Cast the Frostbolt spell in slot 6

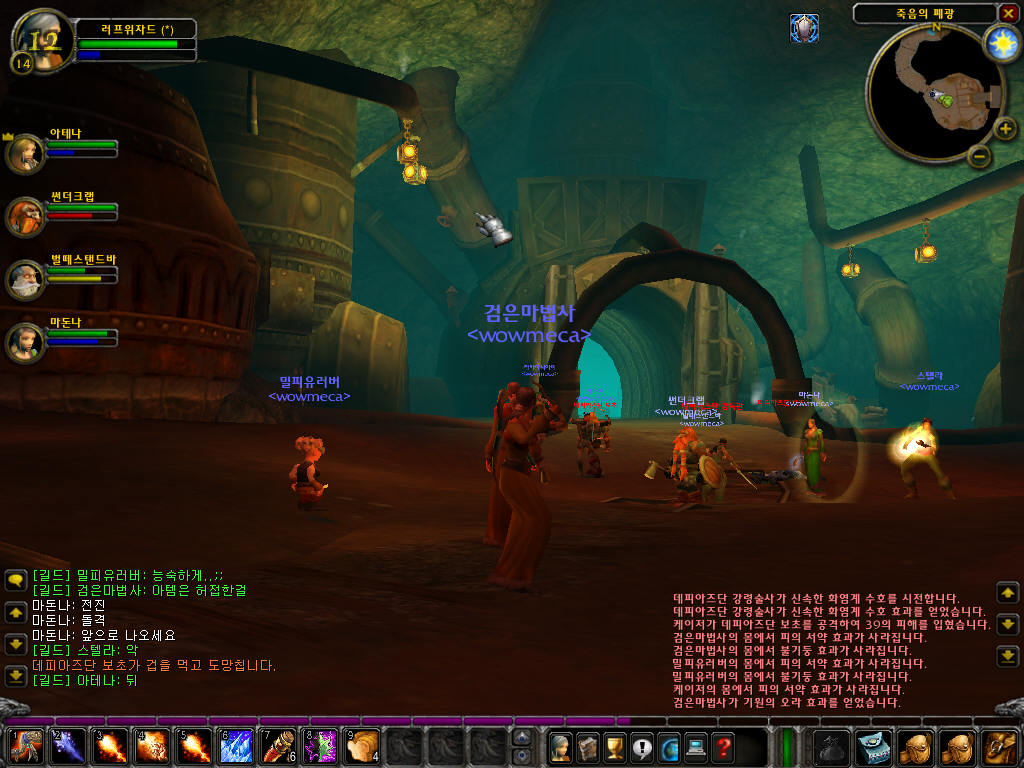tap(236, 746)
